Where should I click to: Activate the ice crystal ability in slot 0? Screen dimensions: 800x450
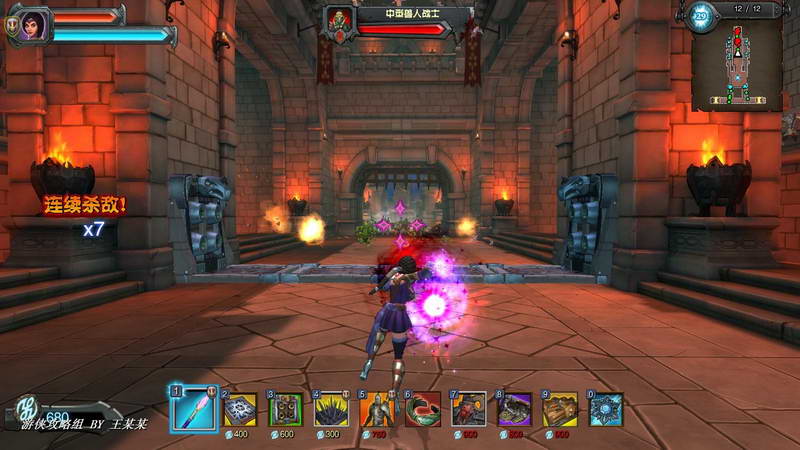click(x=606, y=410)
